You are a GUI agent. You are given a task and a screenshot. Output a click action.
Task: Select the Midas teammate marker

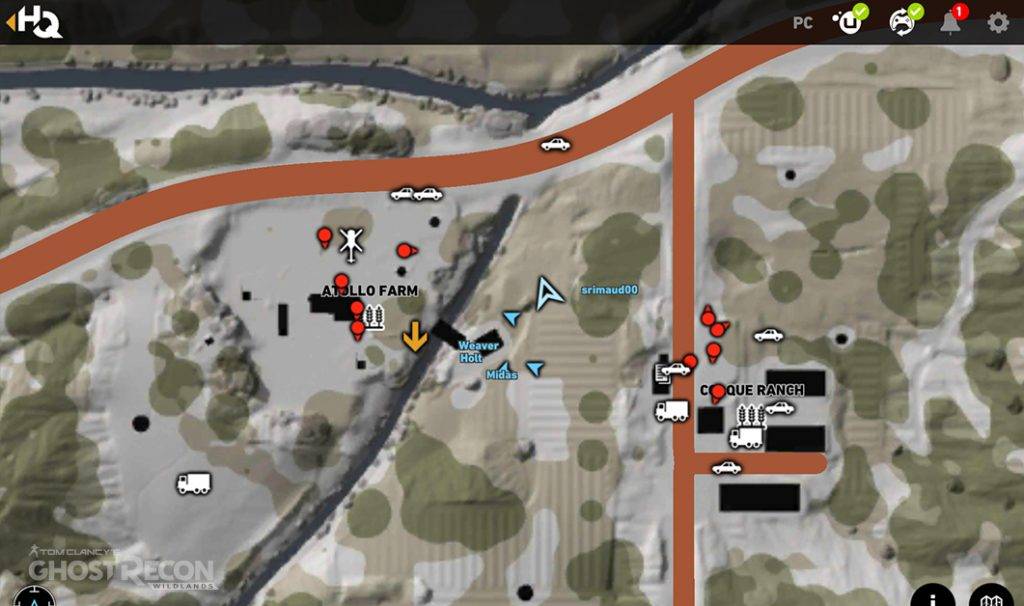click(505, 368)
